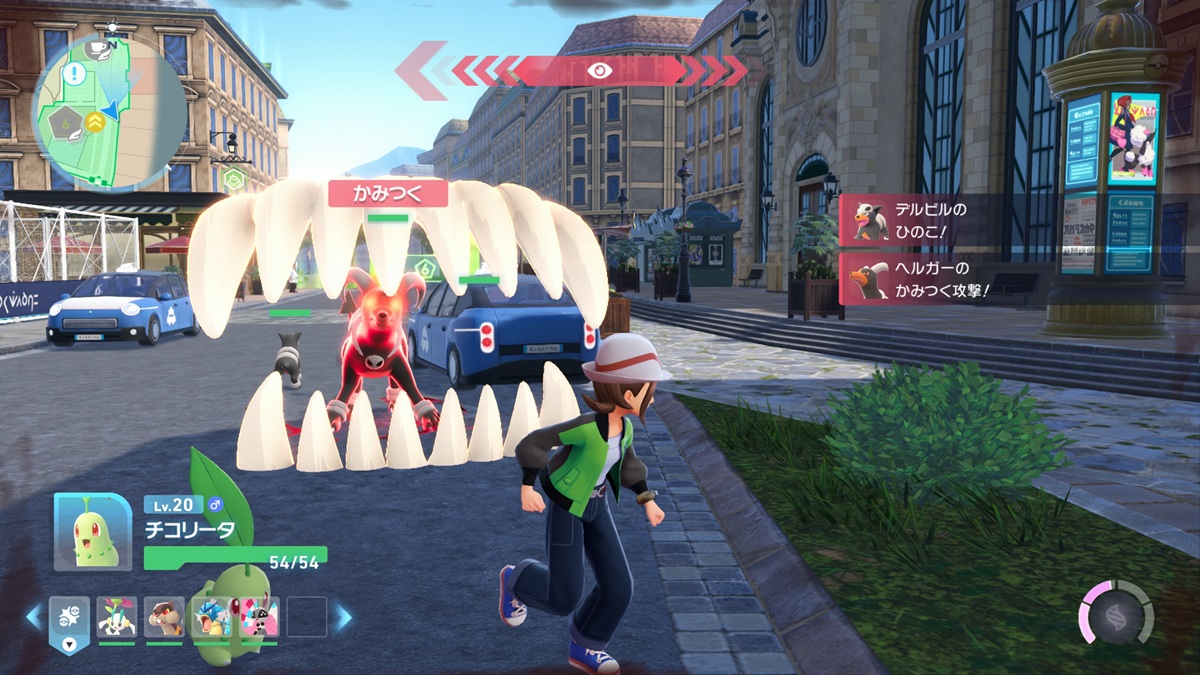This screenshot has height=675, width=1200.
Task: Open the circular minimap
Action: point(109,111)
